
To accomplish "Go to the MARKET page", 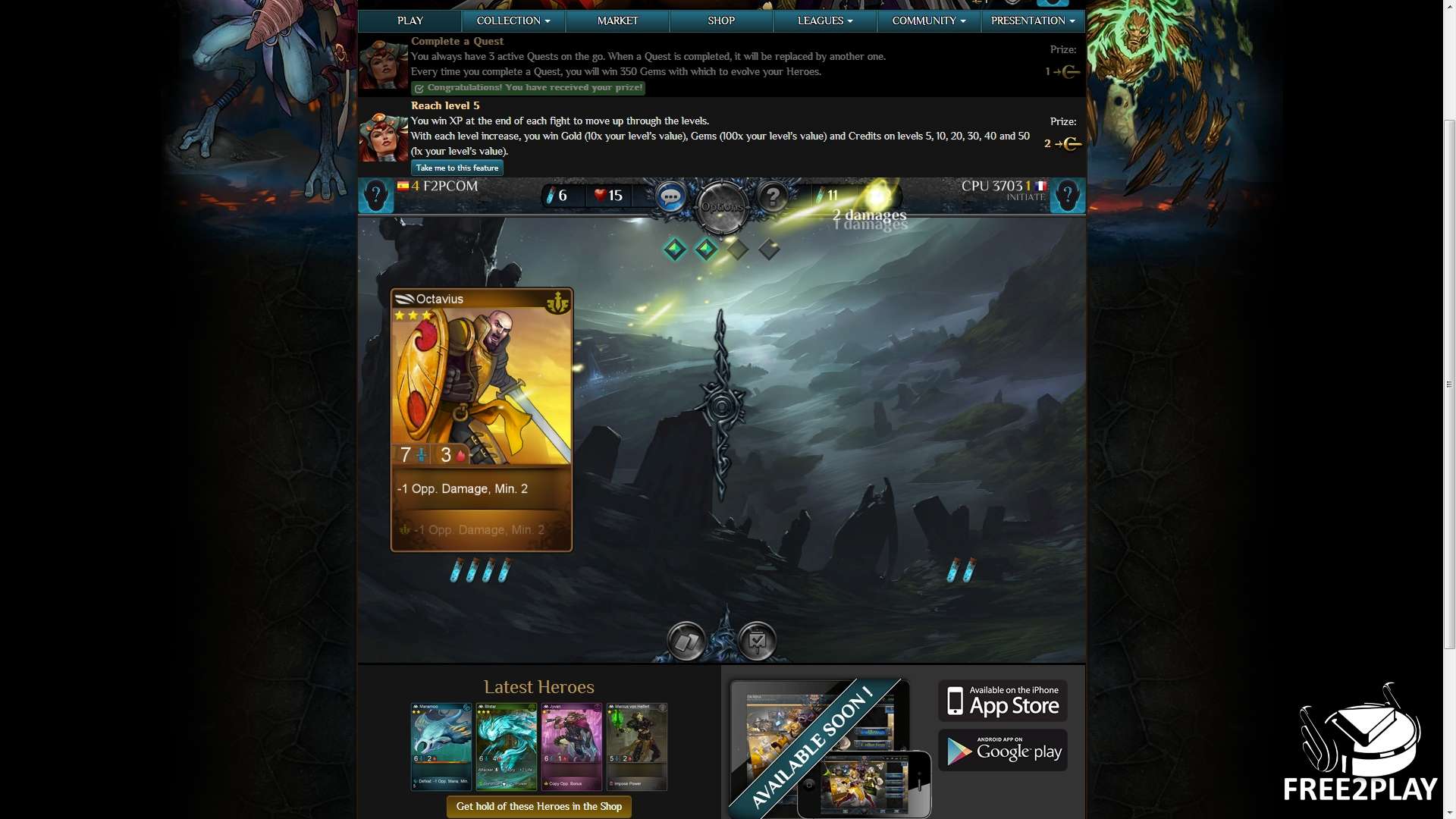I will pyautogui.click(x=617, y=21).
